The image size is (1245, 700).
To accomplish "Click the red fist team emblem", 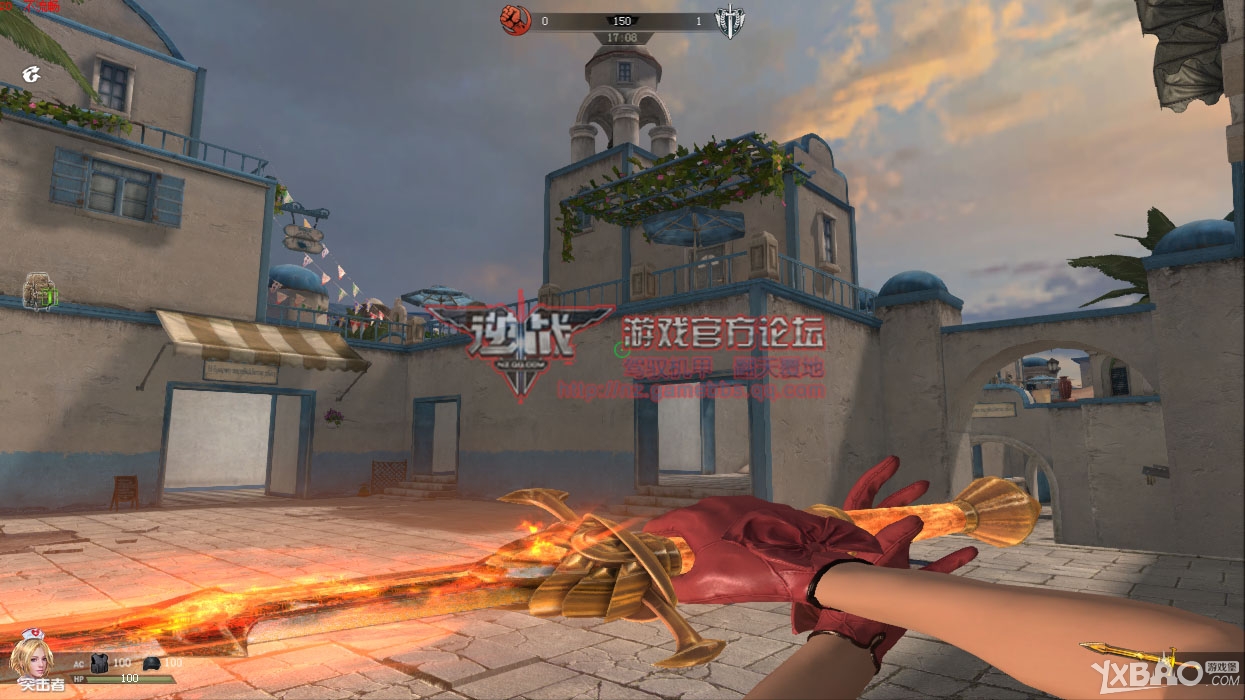I will (x=514, y=19).
